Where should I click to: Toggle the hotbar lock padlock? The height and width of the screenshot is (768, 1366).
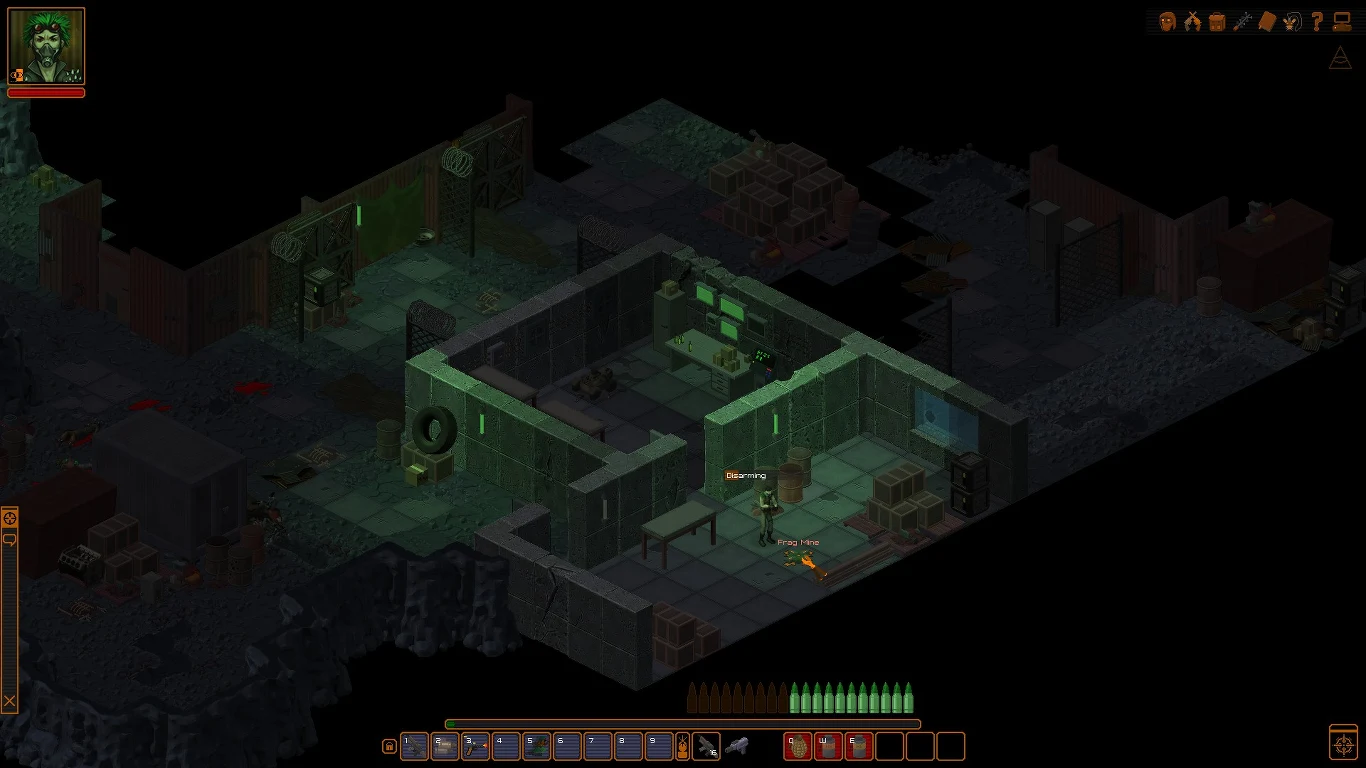click(x=389, y=747)
